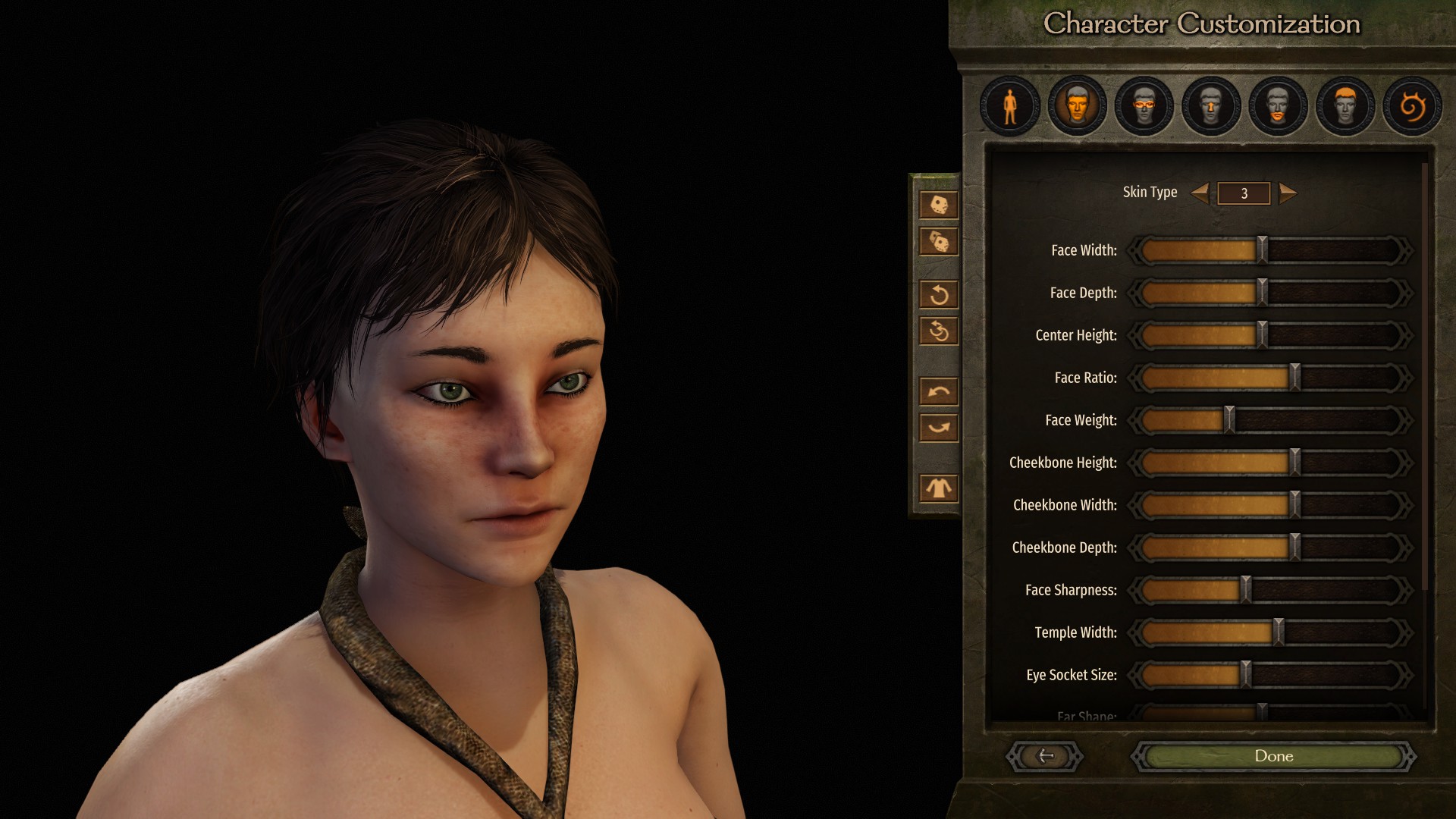This screenshot has height=819, width=1456.
Task: Redo the last change
Action: pos(939,428)
